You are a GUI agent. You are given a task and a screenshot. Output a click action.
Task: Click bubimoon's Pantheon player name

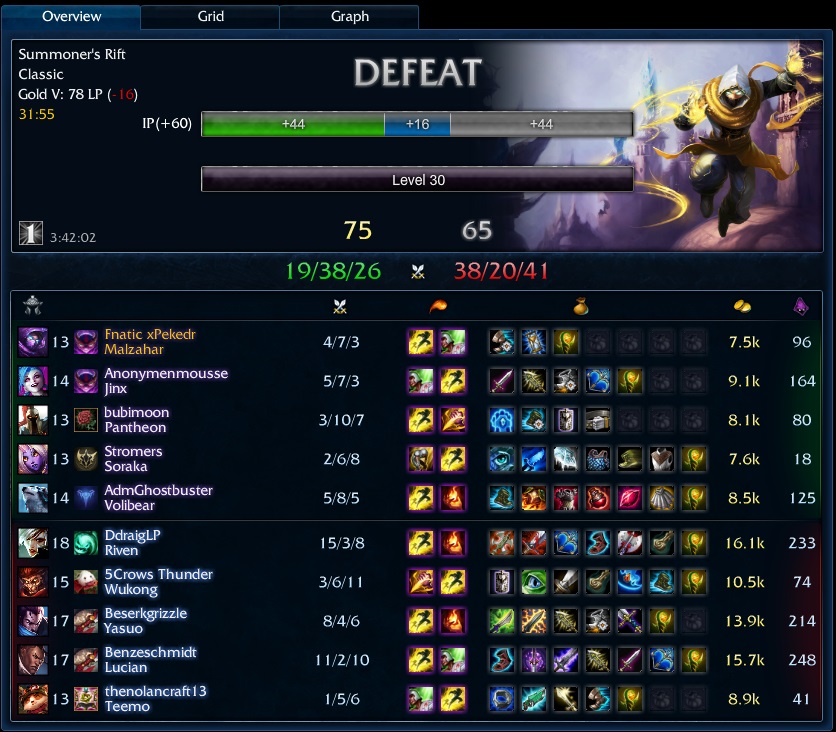coord(136,412)
